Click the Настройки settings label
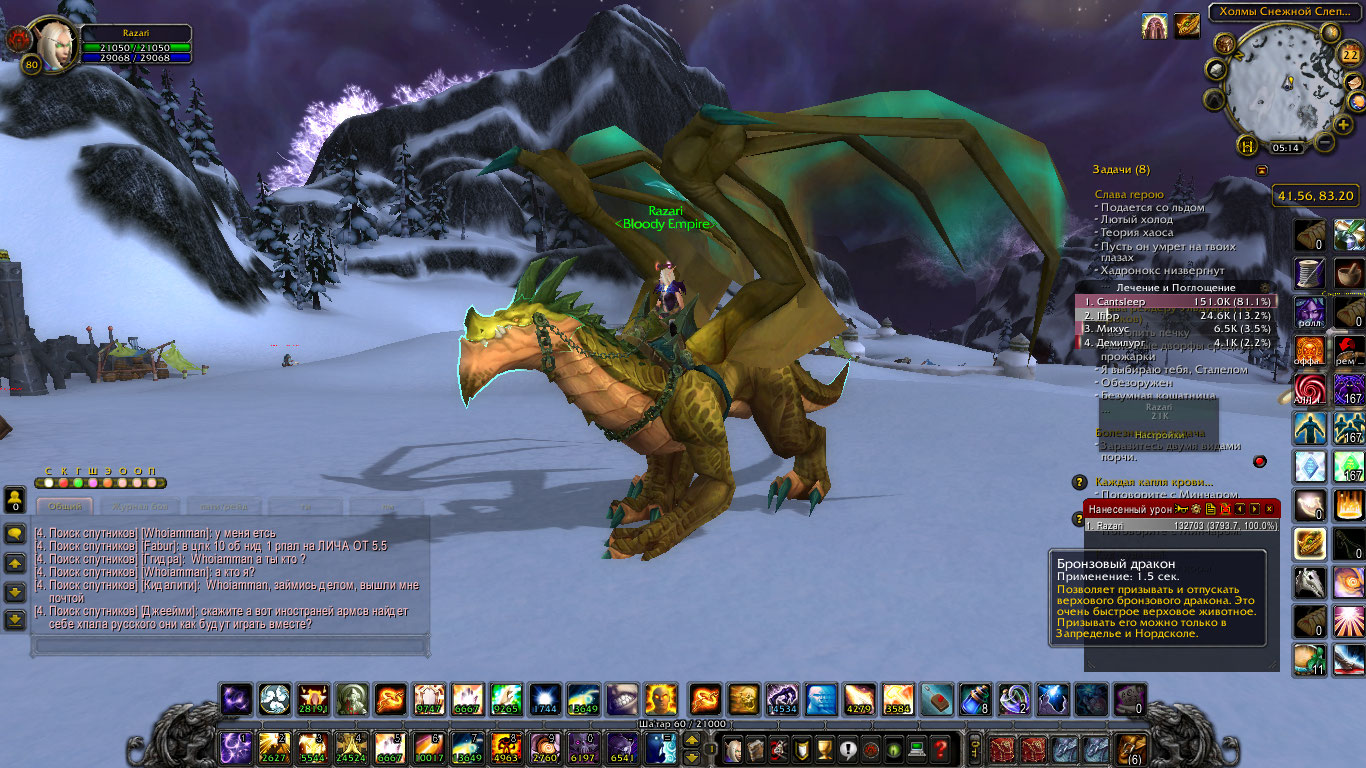The image size is (1366, 768). pos(1159,435)
